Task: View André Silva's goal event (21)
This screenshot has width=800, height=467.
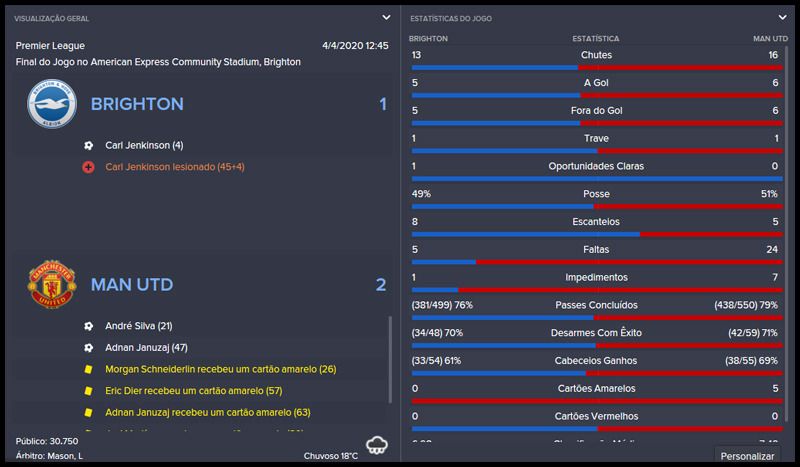Action: (139, 326)
